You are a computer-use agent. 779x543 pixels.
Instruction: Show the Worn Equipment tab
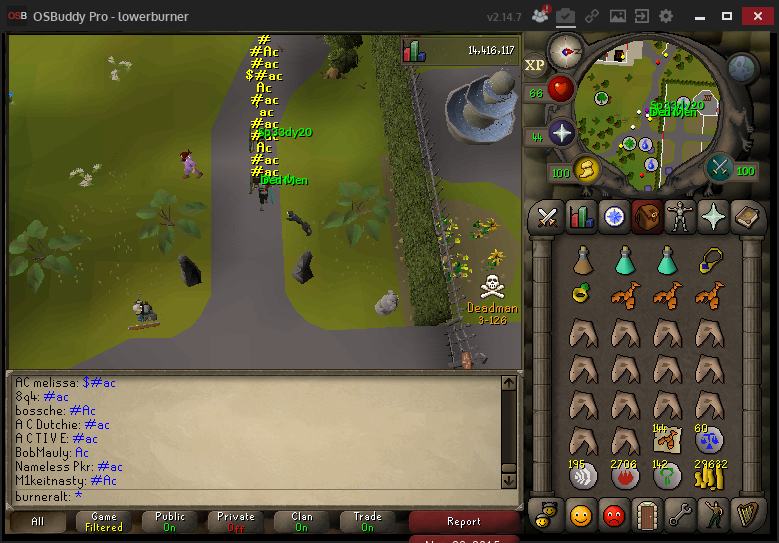pos(680,216)
